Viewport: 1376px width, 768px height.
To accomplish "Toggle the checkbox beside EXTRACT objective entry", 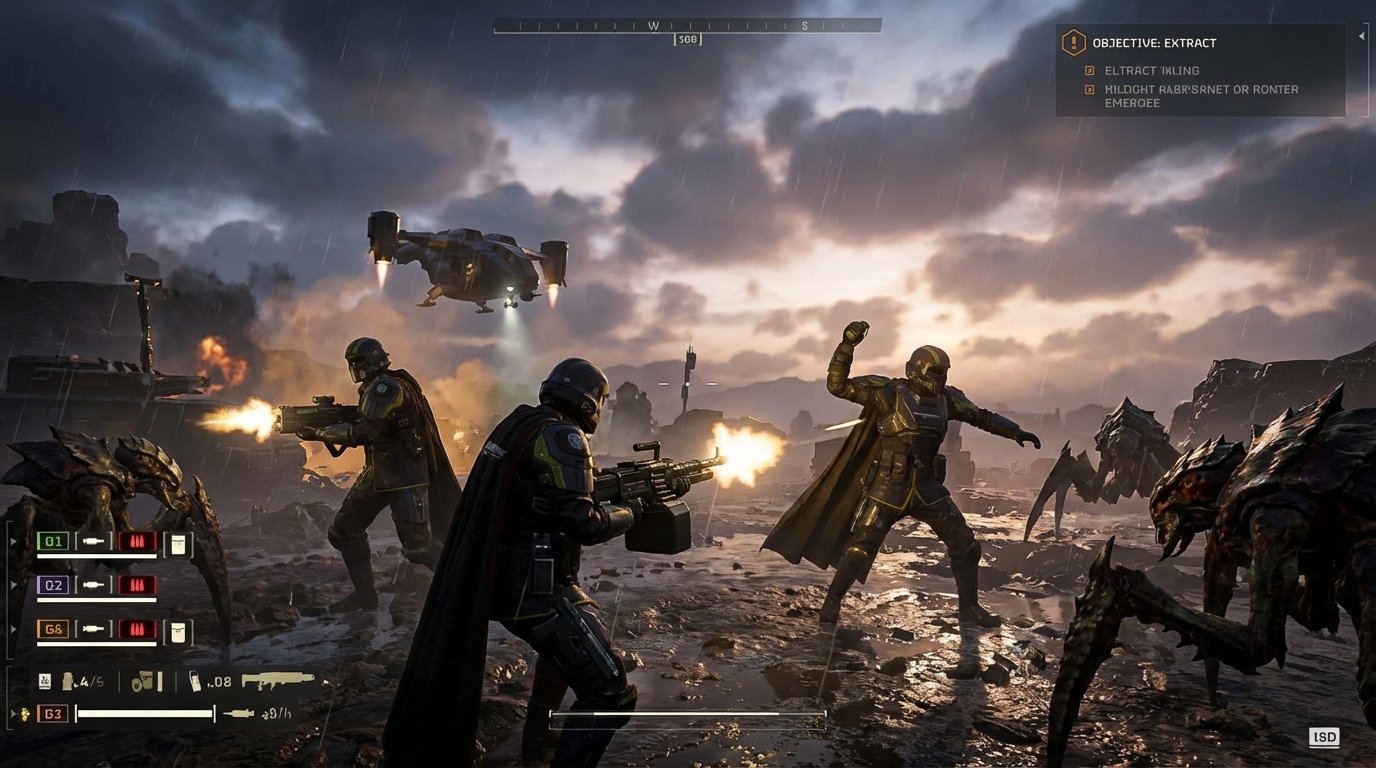I will [x=1089, y=70].
